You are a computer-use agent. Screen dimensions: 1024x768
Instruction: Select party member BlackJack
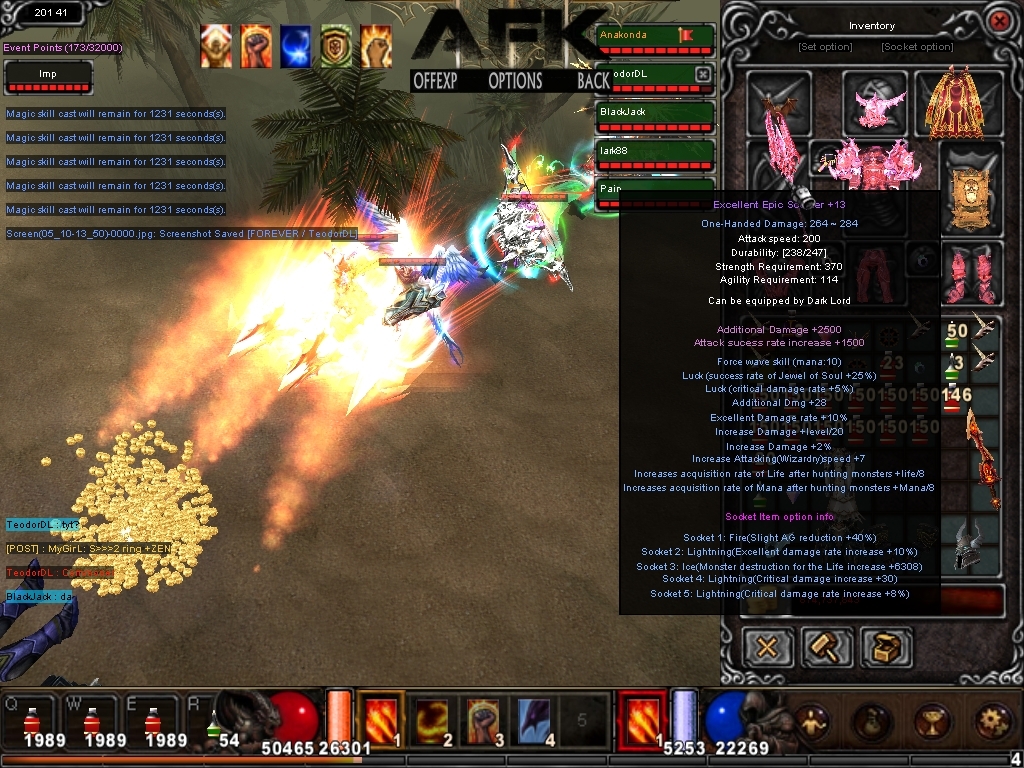pyautogui.click(x=655, y=116)
